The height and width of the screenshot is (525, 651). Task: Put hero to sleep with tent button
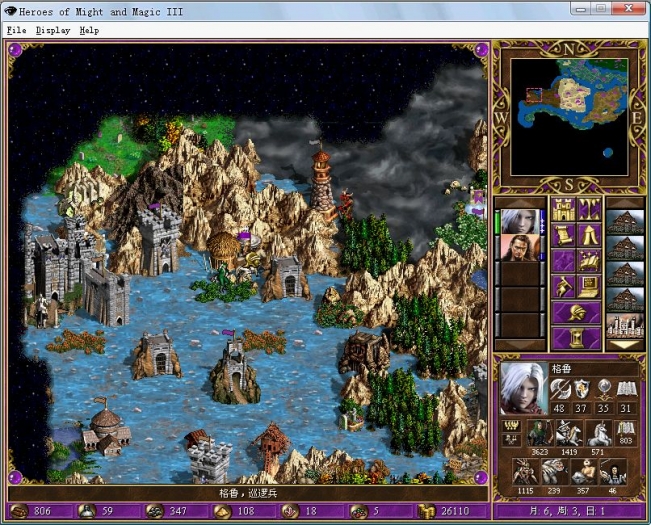coord(589,236)
